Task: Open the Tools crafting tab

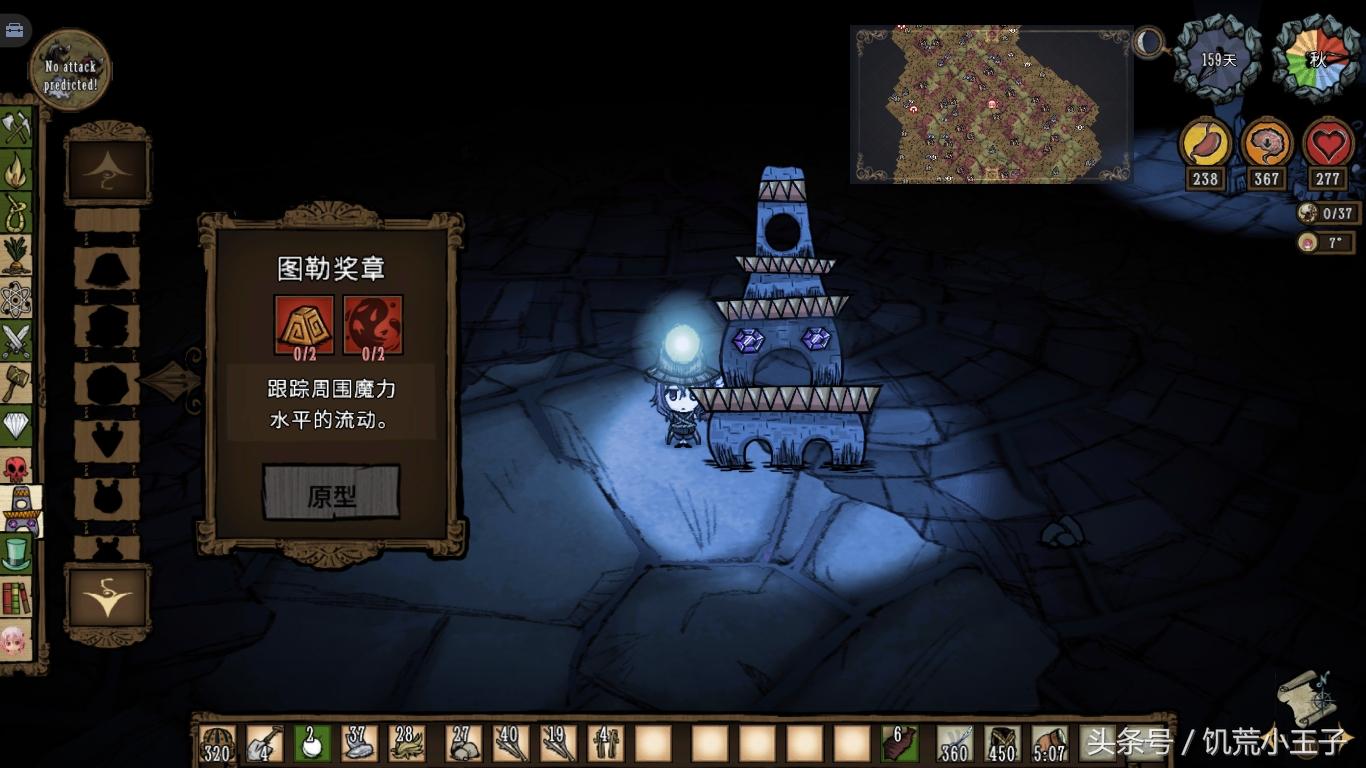Action: [x=16, y=128]
